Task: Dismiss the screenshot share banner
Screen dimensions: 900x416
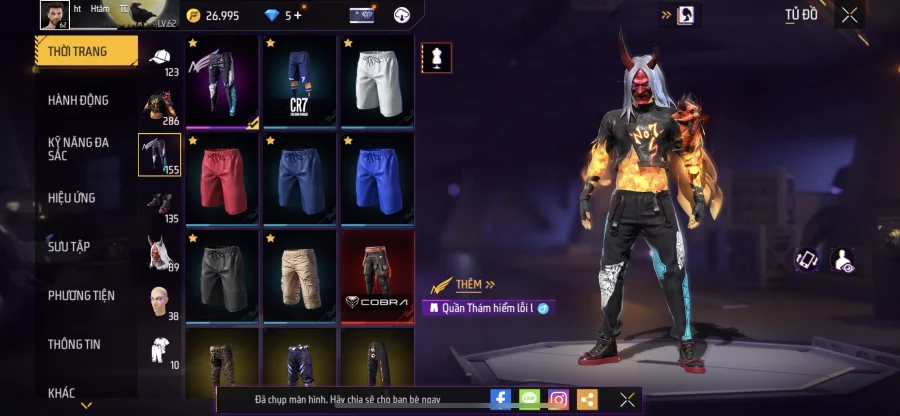Action: point(627,399)
